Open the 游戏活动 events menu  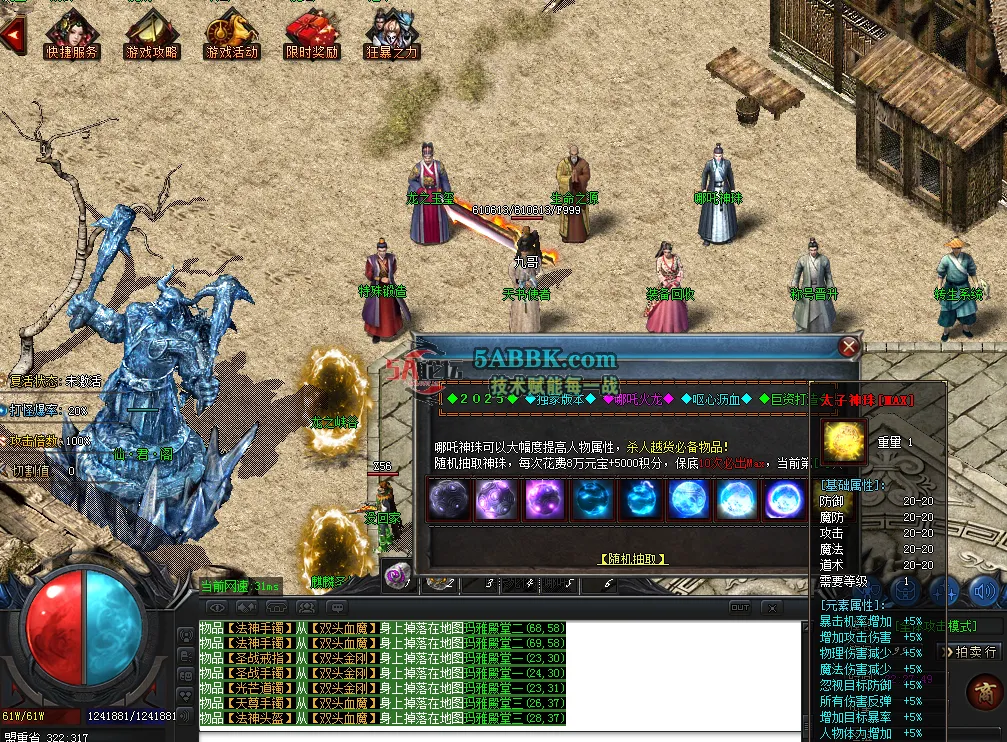(x=232, y=33)
